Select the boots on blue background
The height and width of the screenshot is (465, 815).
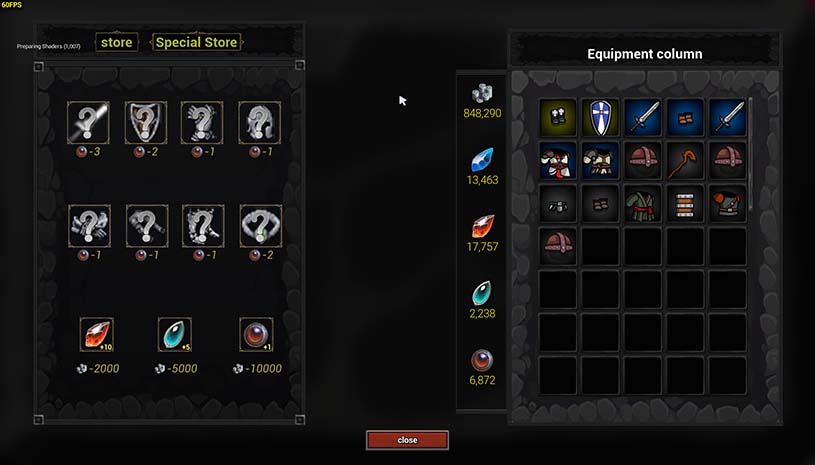point(685,117)
